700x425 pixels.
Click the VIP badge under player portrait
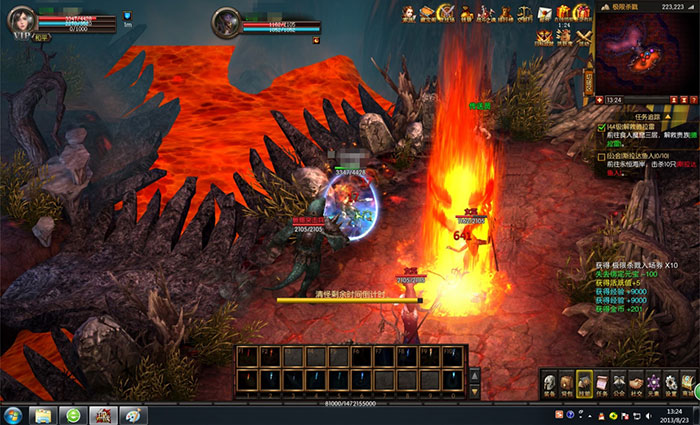click(19, 35)
